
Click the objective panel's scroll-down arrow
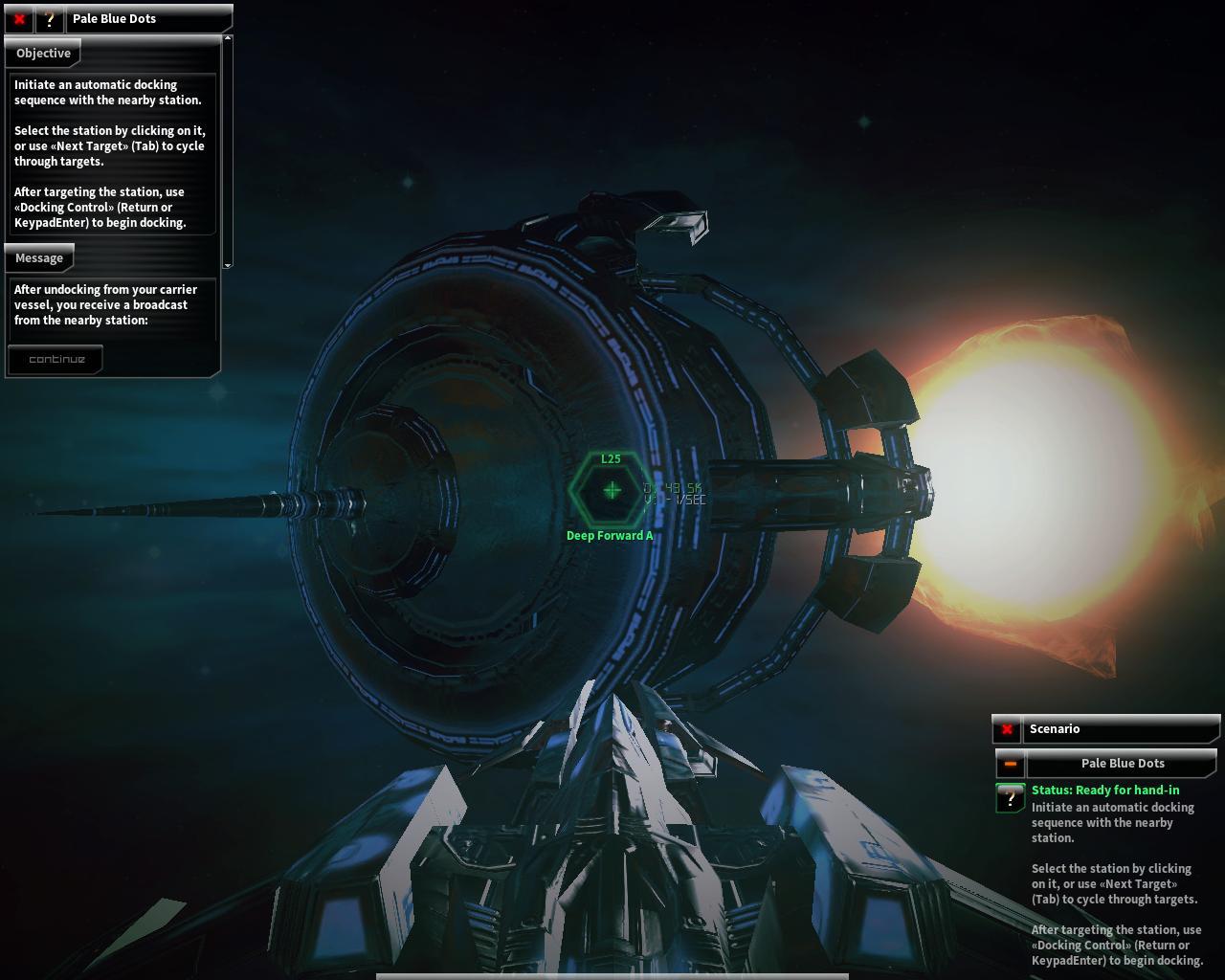click(x=228, y=264)
